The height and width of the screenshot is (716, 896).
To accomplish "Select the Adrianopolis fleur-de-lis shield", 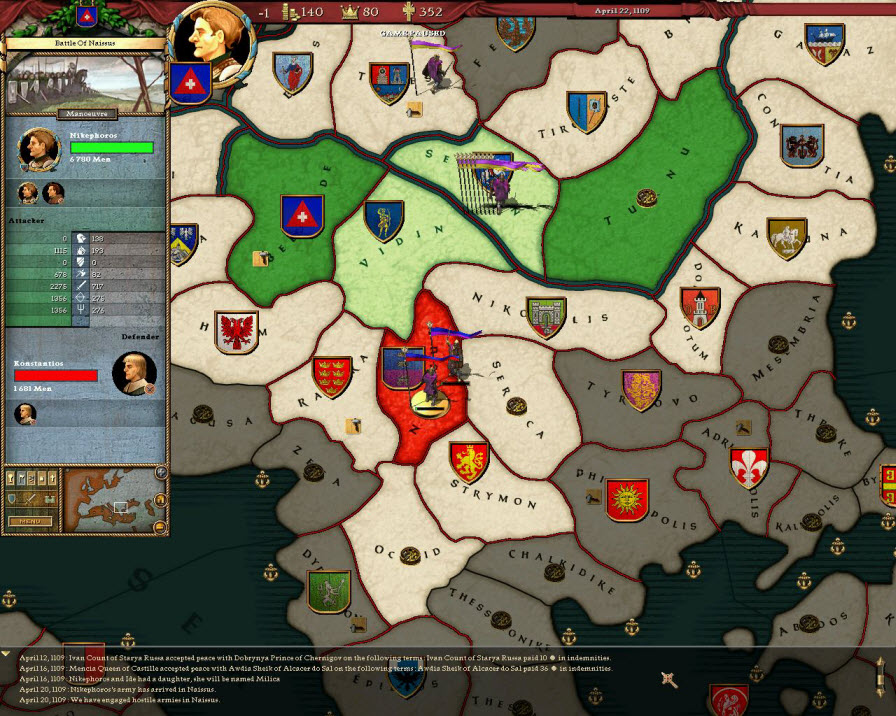I will [x=749, y=467].
